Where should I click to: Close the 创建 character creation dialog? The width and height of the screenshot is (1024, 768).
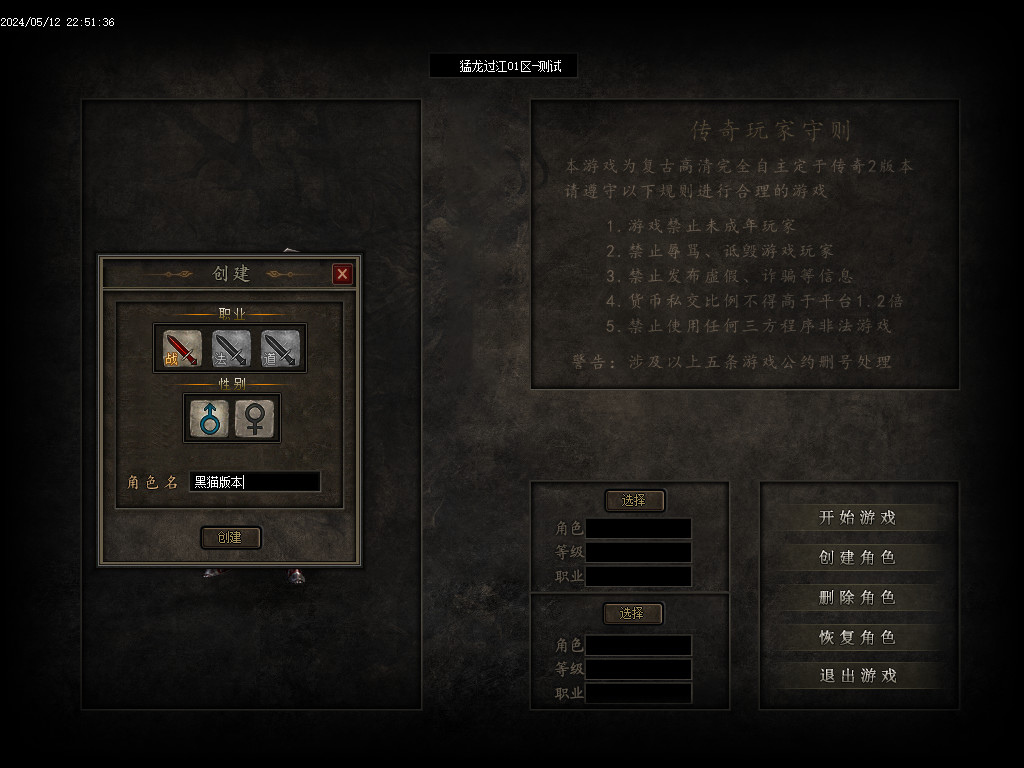(342, 274)
